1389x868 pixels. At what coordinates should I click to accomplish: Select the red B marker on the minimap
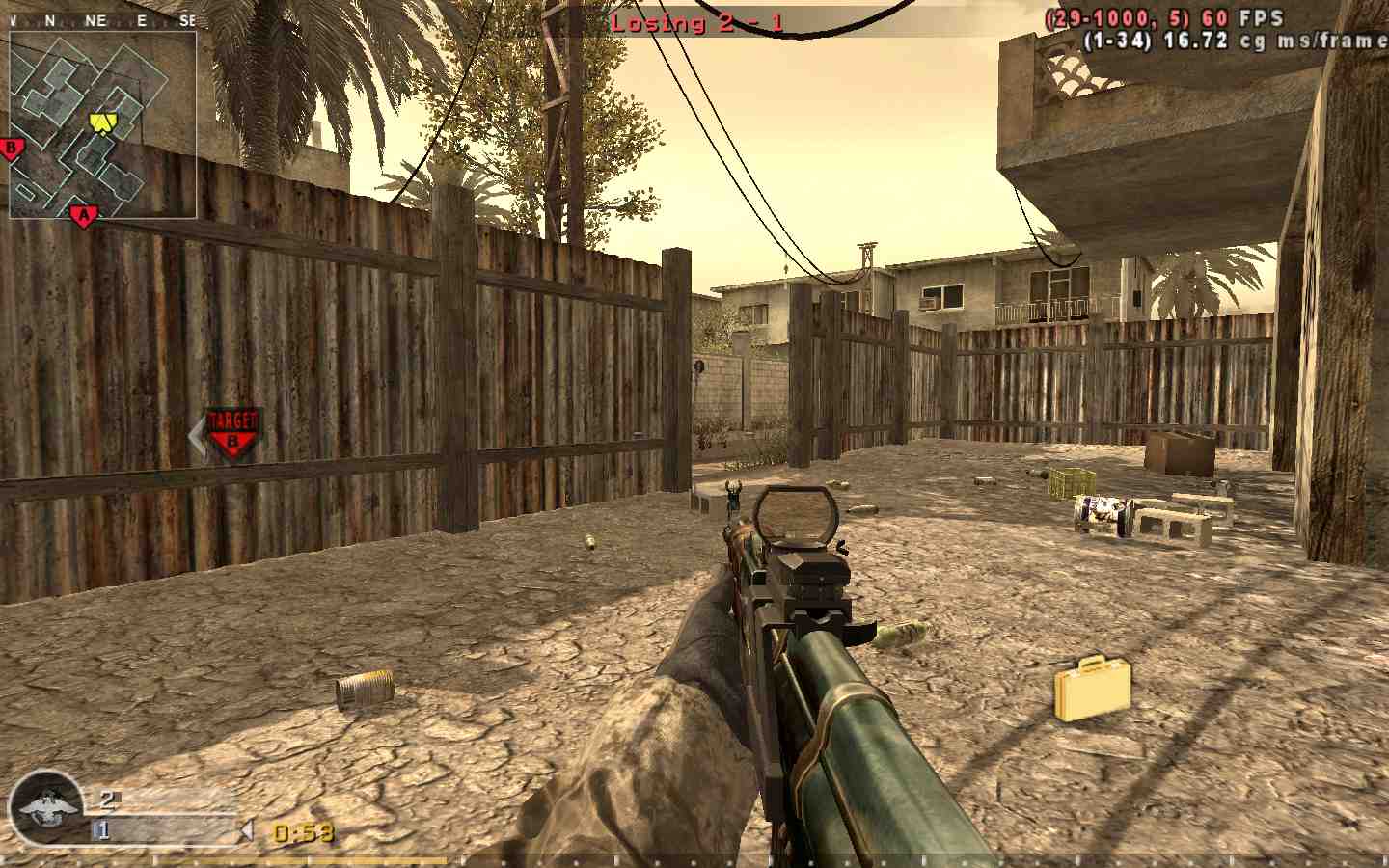13,149
